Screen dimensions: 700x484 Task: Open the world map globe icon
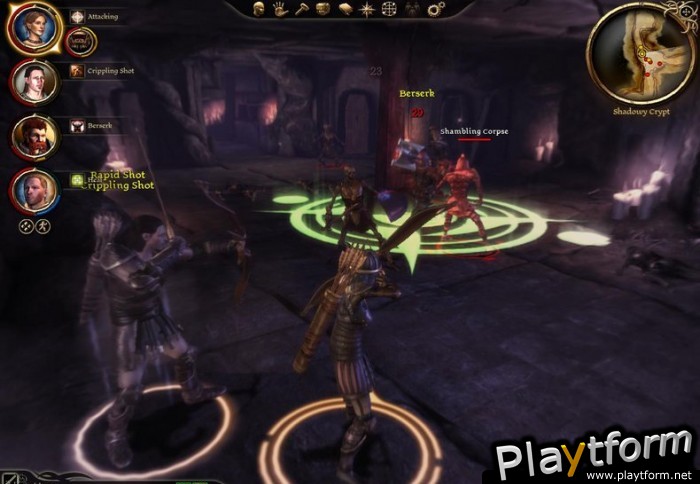[x=390, y=8]
